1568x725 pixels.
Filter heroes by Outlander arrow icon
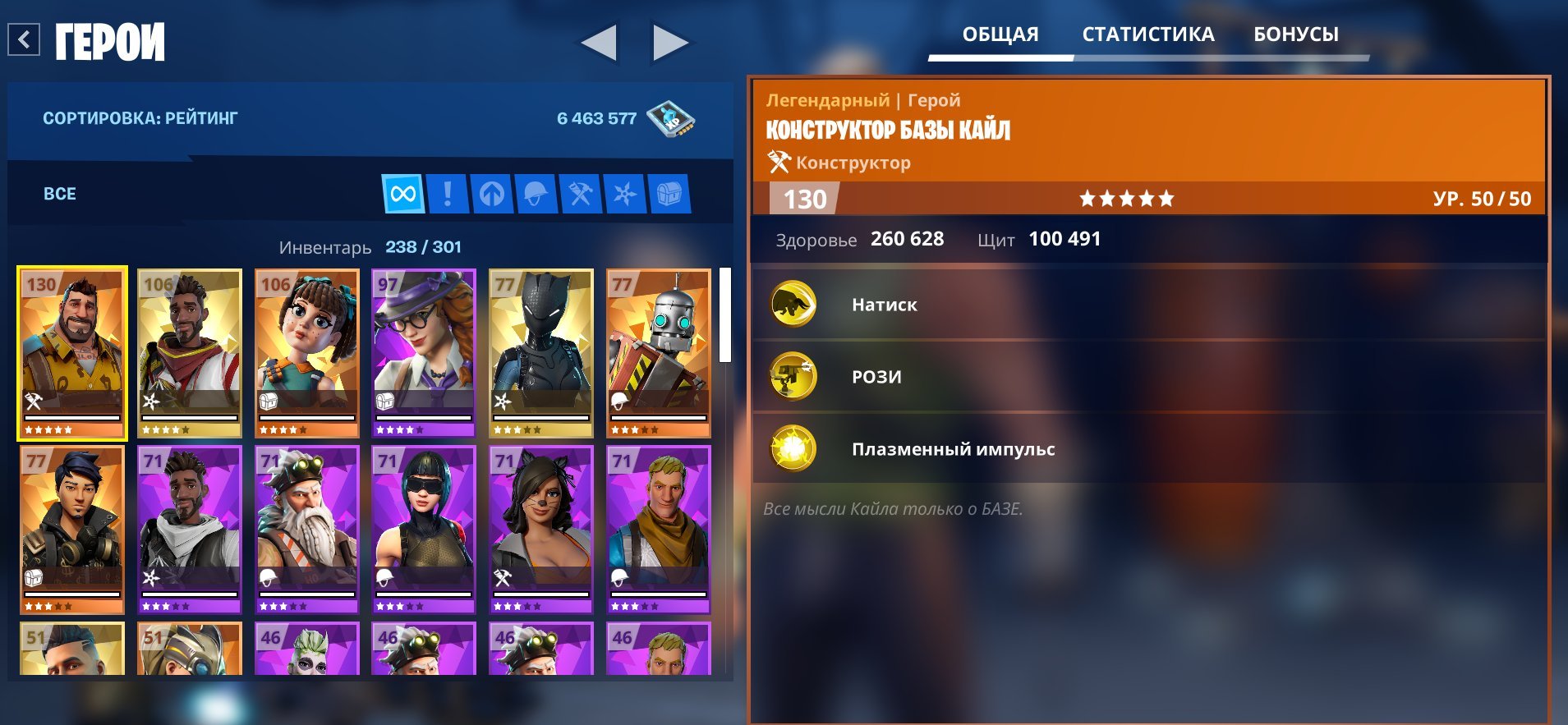coord(492,195)
